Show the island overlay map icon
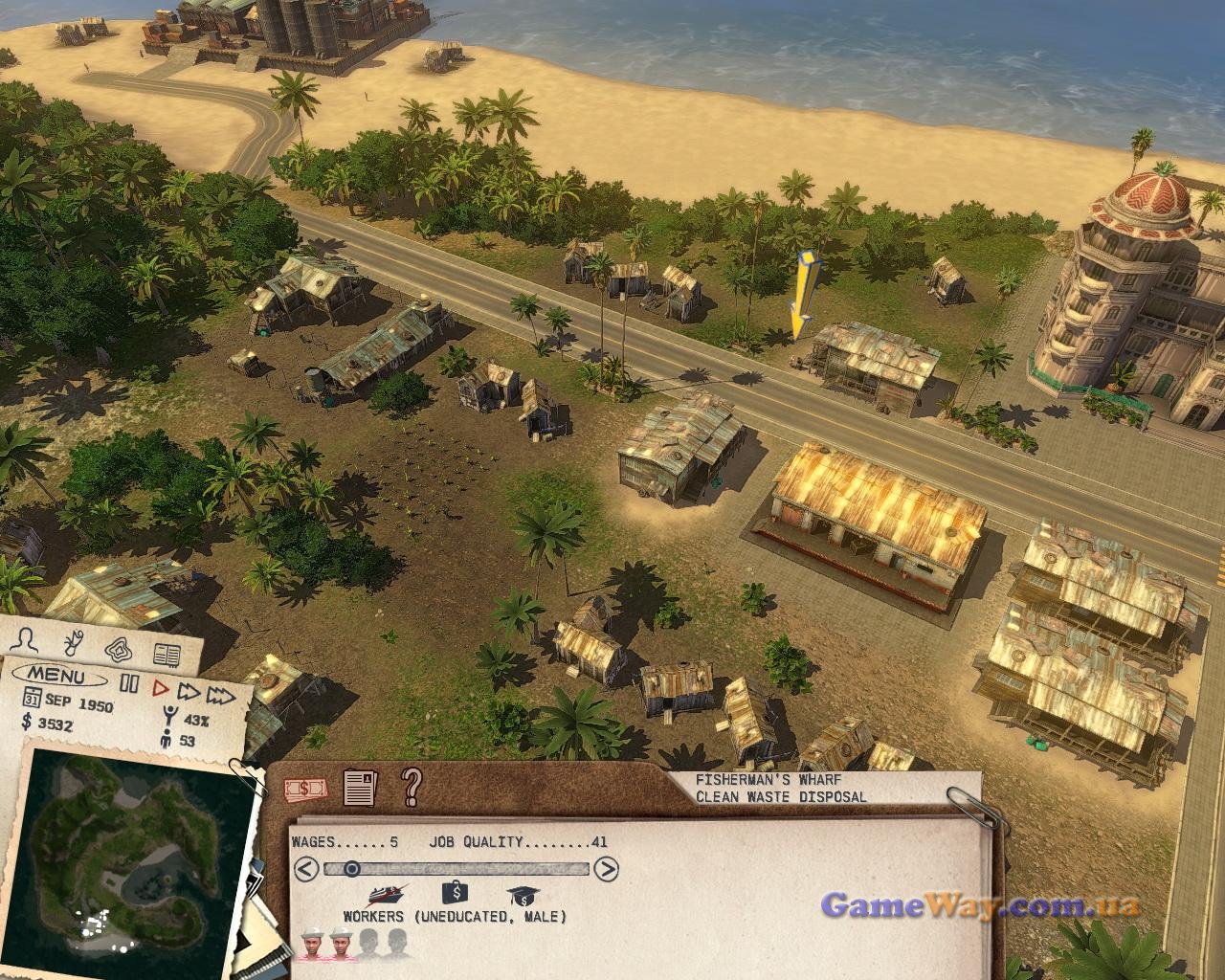 (x=120, y=649)
